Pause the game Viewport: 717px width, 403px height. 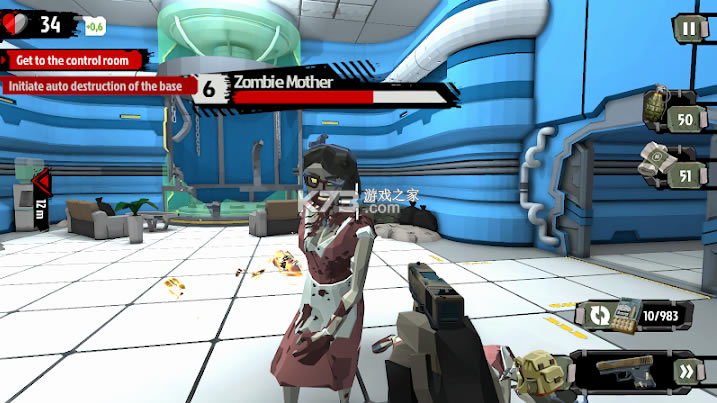click(x=688, y=29)
